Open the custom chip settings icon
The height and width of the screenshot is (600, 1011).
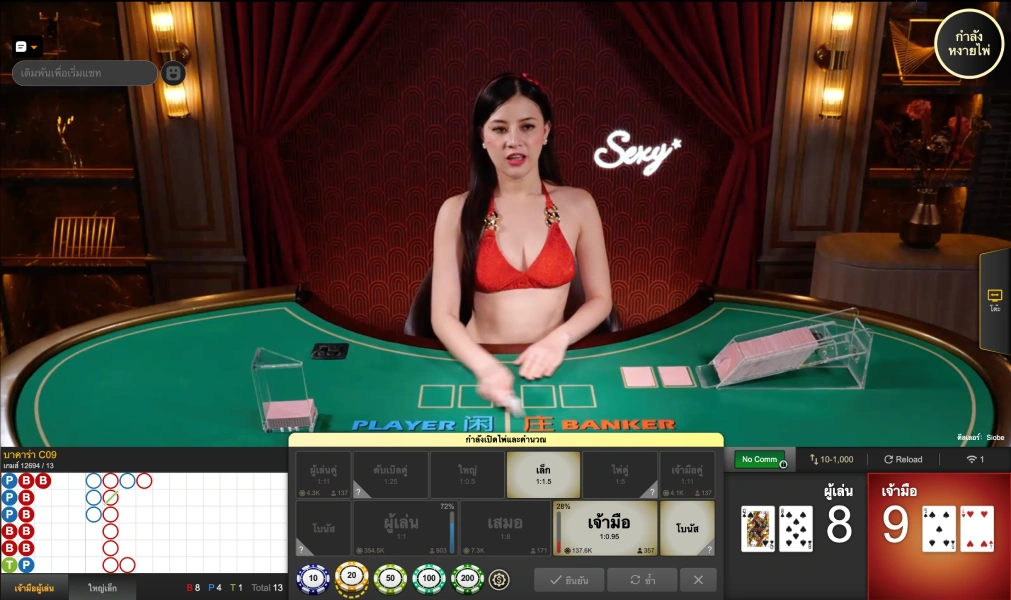(x=498, y=578)
